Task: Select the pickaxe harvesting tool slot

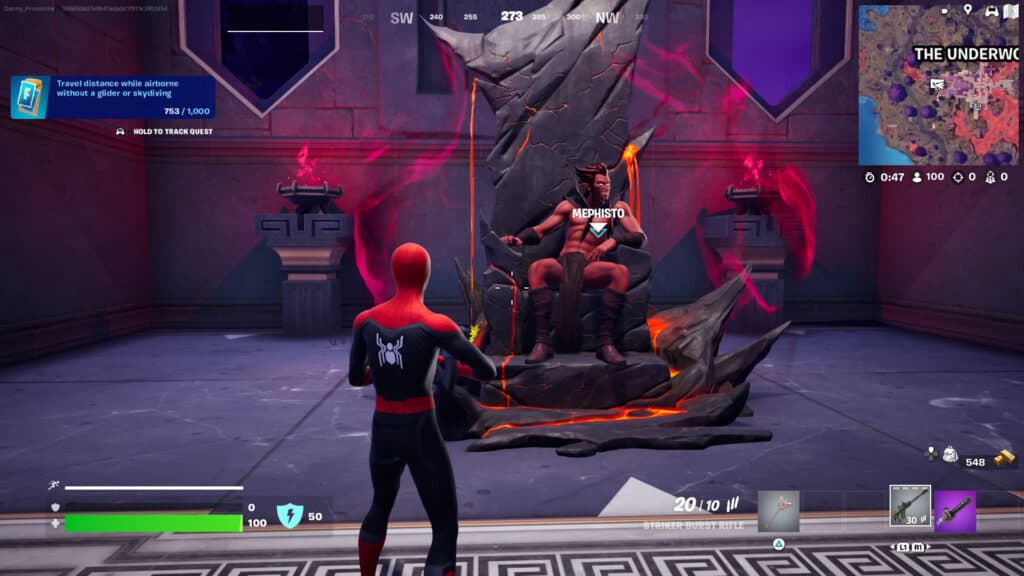Action: 778,510
